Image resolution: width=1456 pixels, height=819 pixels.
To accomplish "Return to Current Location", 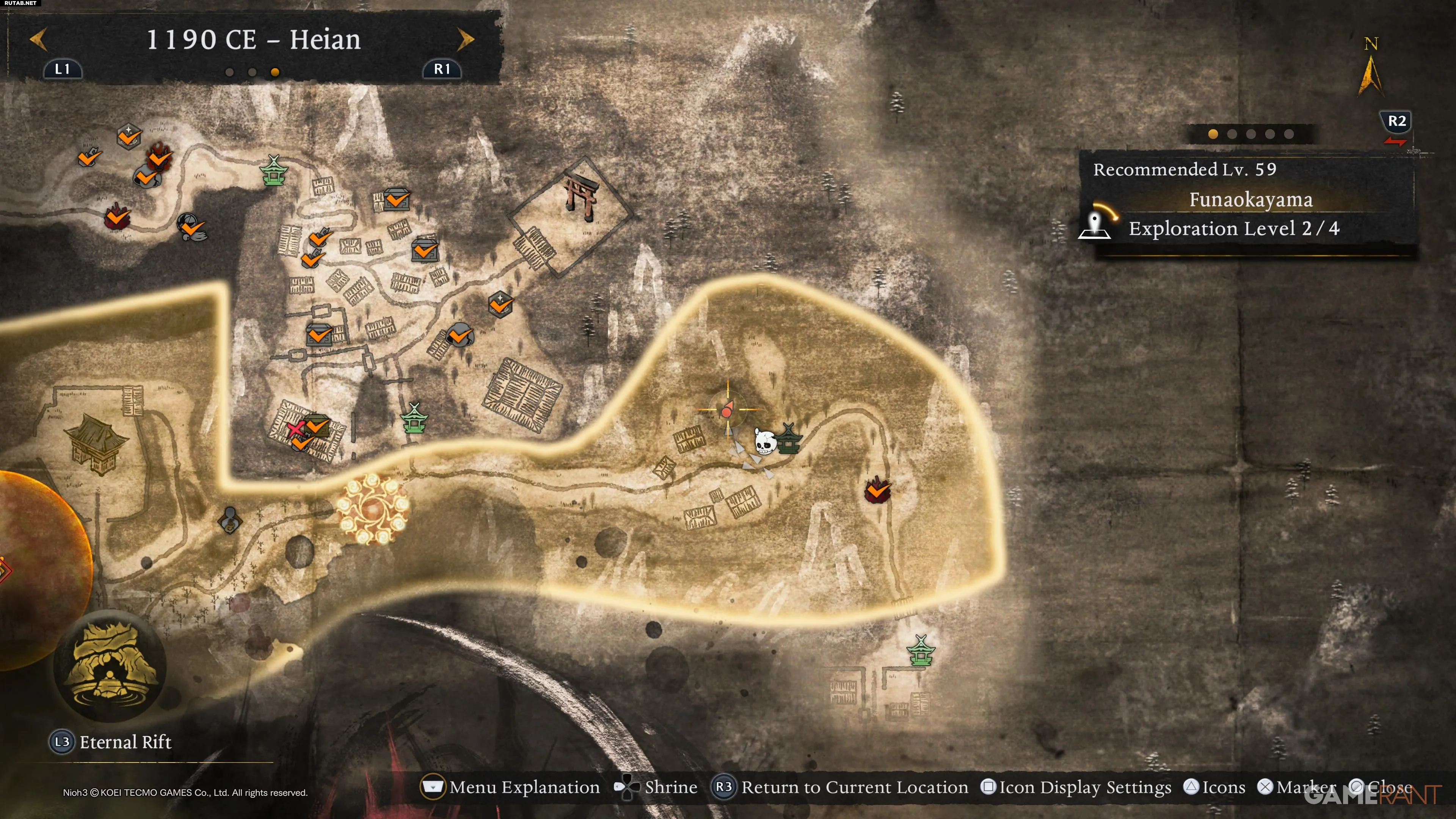I will point(840,787).
